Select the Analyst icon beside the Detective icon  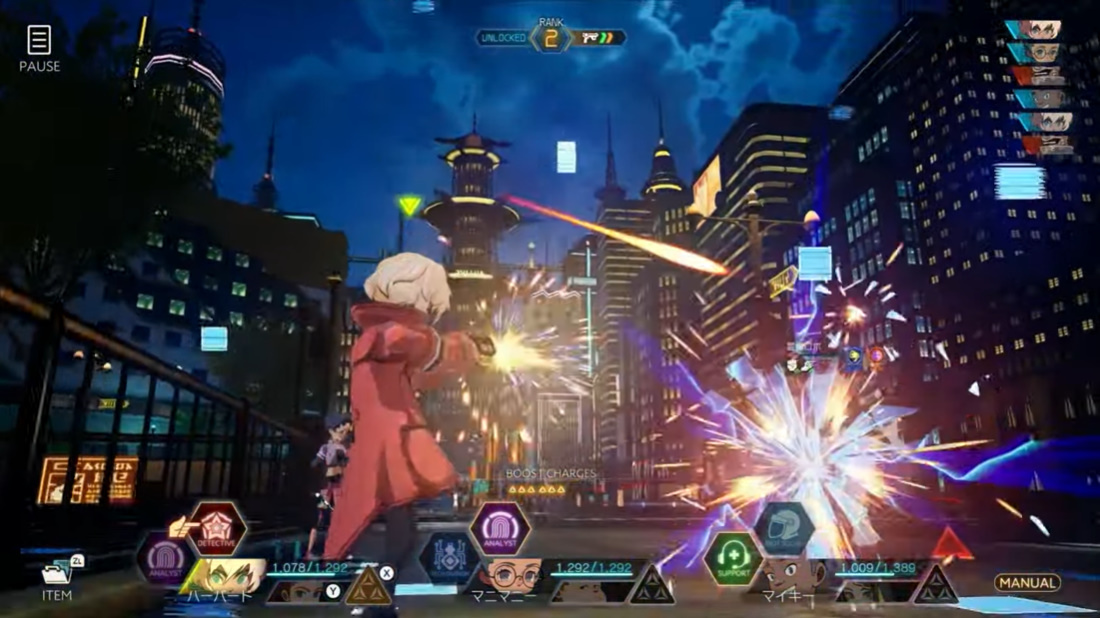(165, 559)
